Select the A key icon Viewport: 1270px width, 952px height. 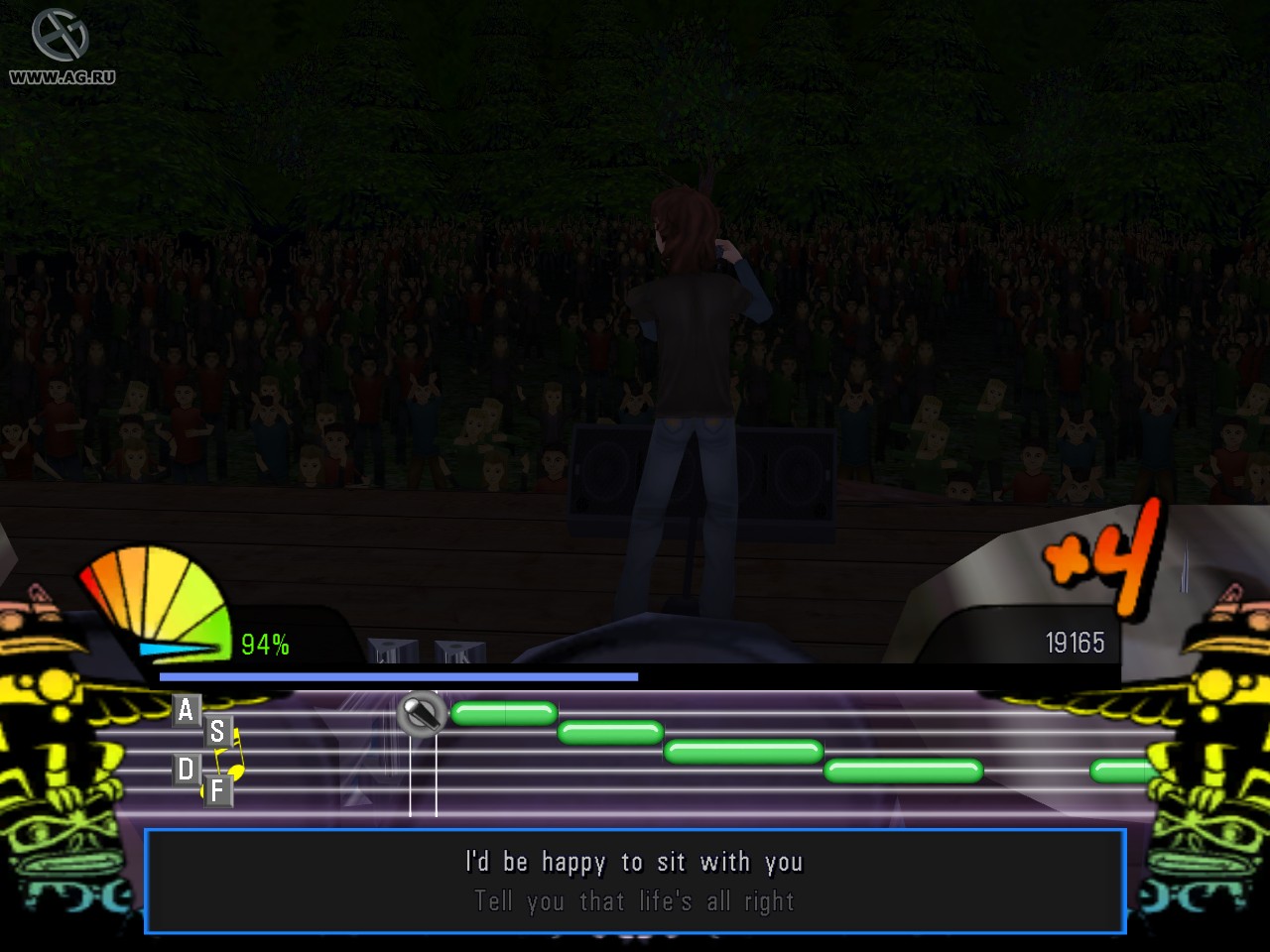coord(185,710)
